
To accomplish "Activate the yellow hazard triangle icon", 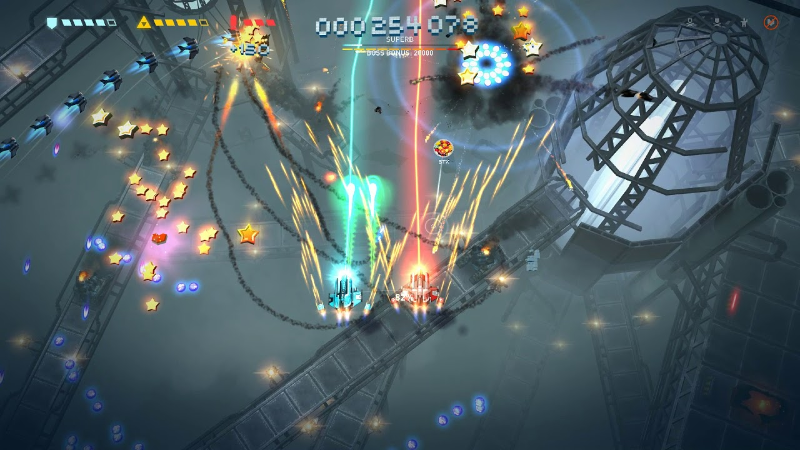I will 144,22.
